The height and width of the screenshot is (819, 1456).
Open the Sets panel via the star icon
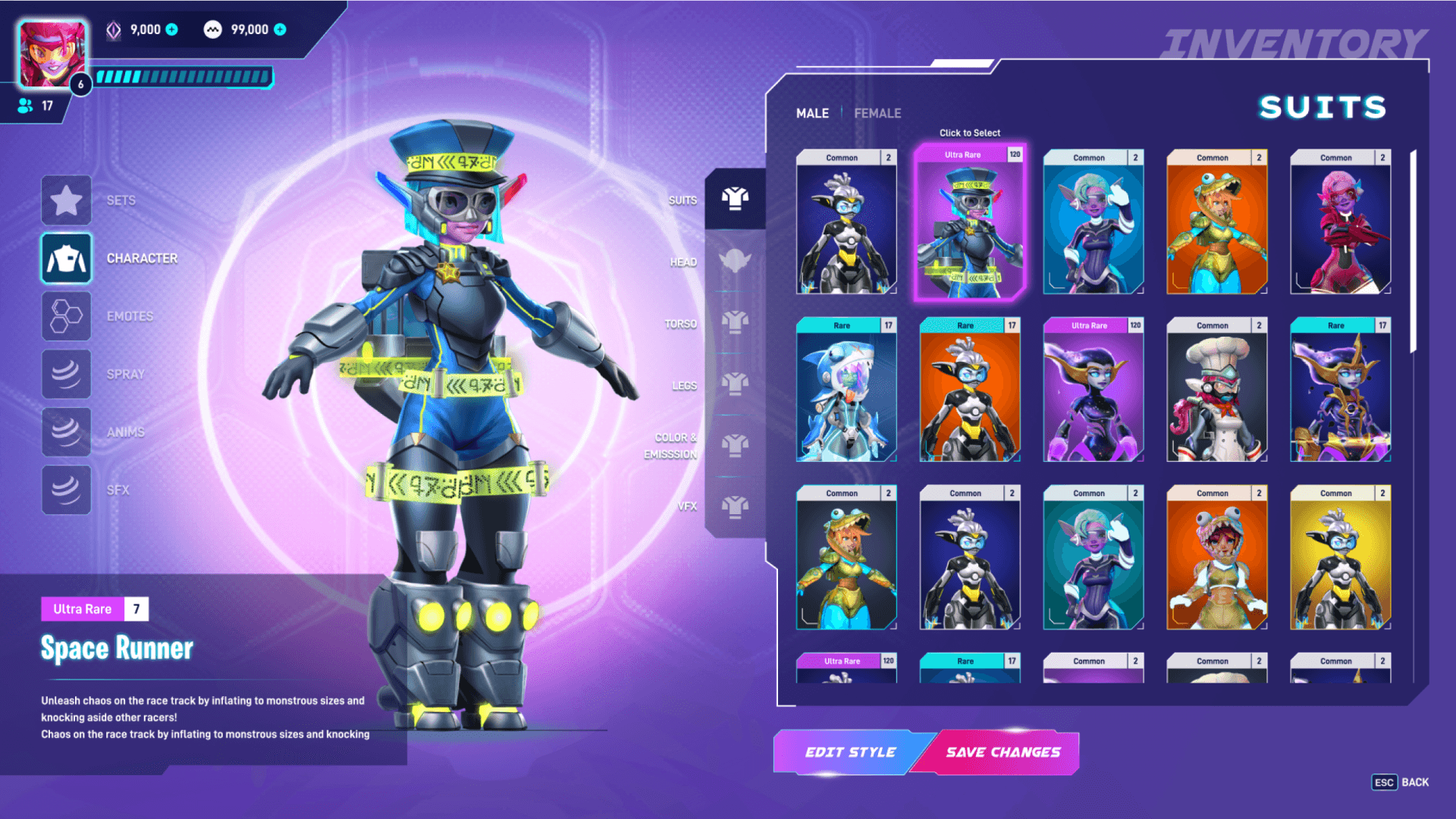pyautogui.click(x=66, y=200)
